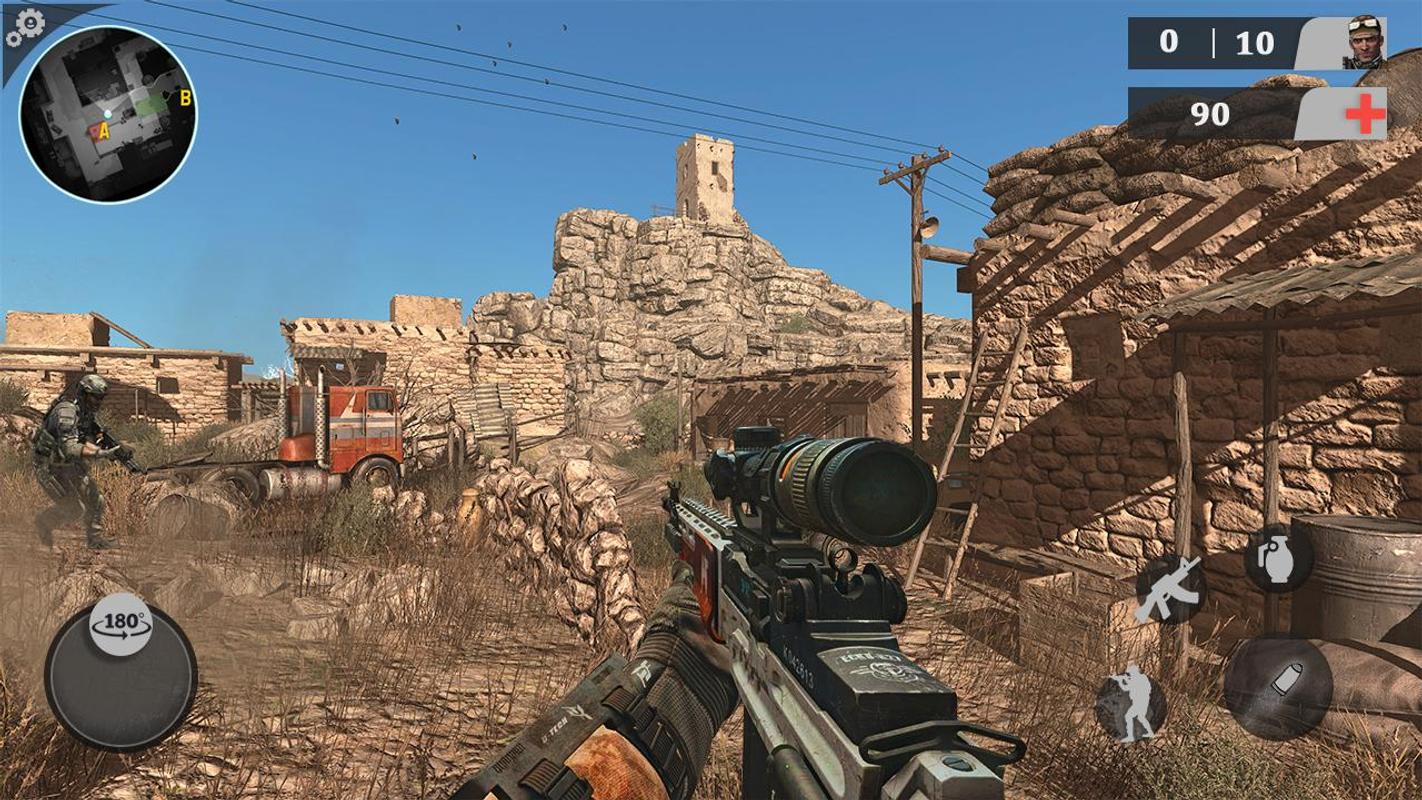Select the player portrait avatar
The image size is (1422, 800).
point(1362,44)
